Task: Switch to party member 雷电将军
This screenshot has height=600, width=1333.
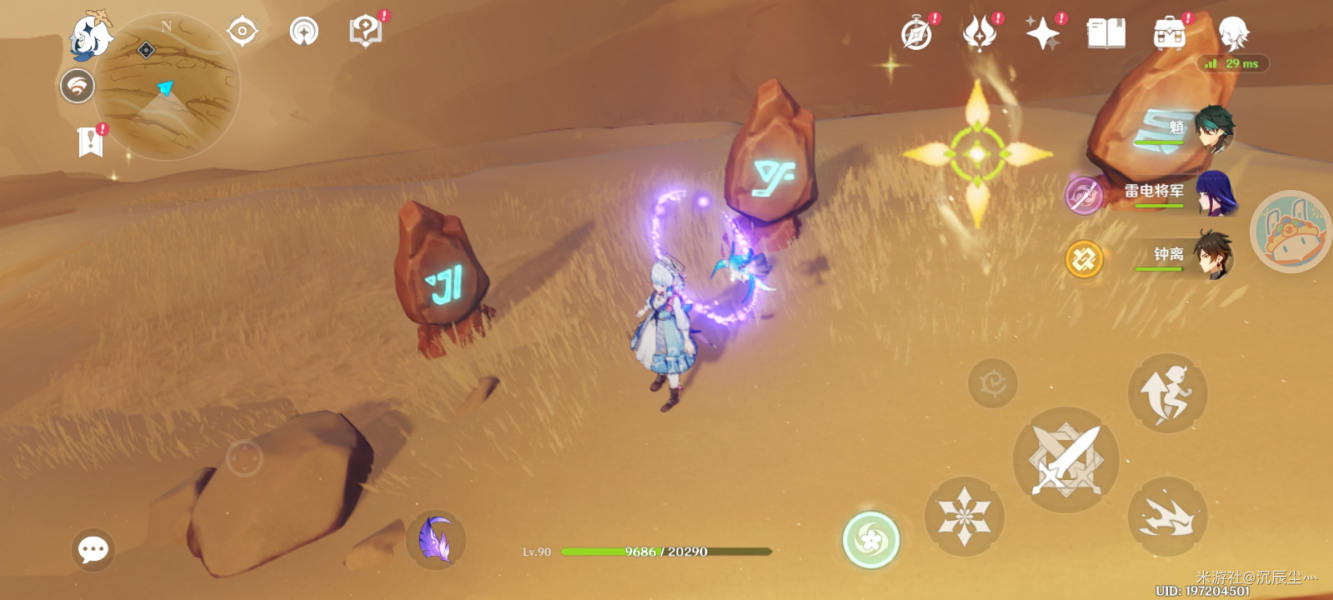Action: click(x=1214, y=192)
